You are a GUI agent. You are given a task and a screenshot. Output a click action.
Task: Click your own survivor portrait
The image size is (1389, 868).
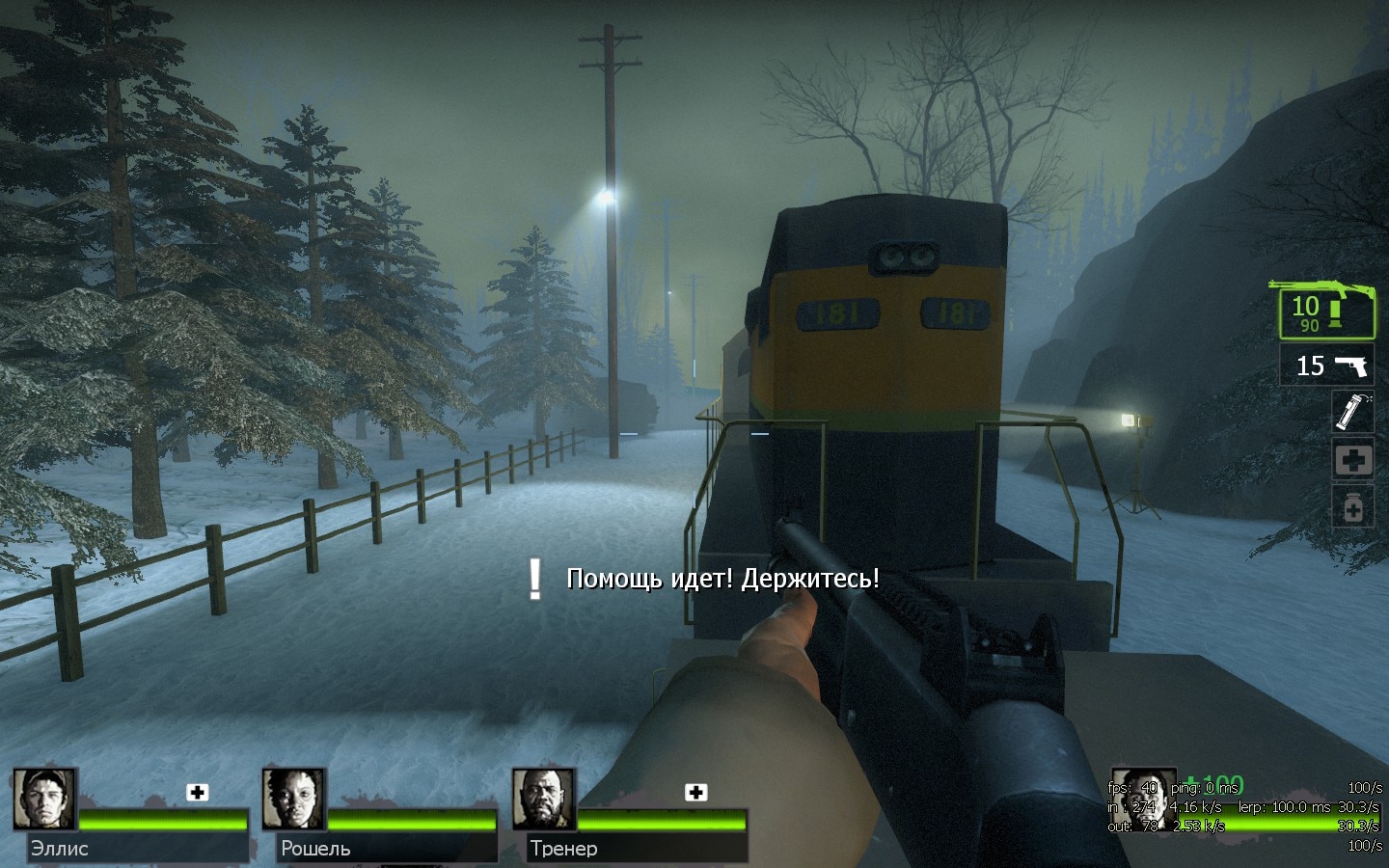[1144, 799]
